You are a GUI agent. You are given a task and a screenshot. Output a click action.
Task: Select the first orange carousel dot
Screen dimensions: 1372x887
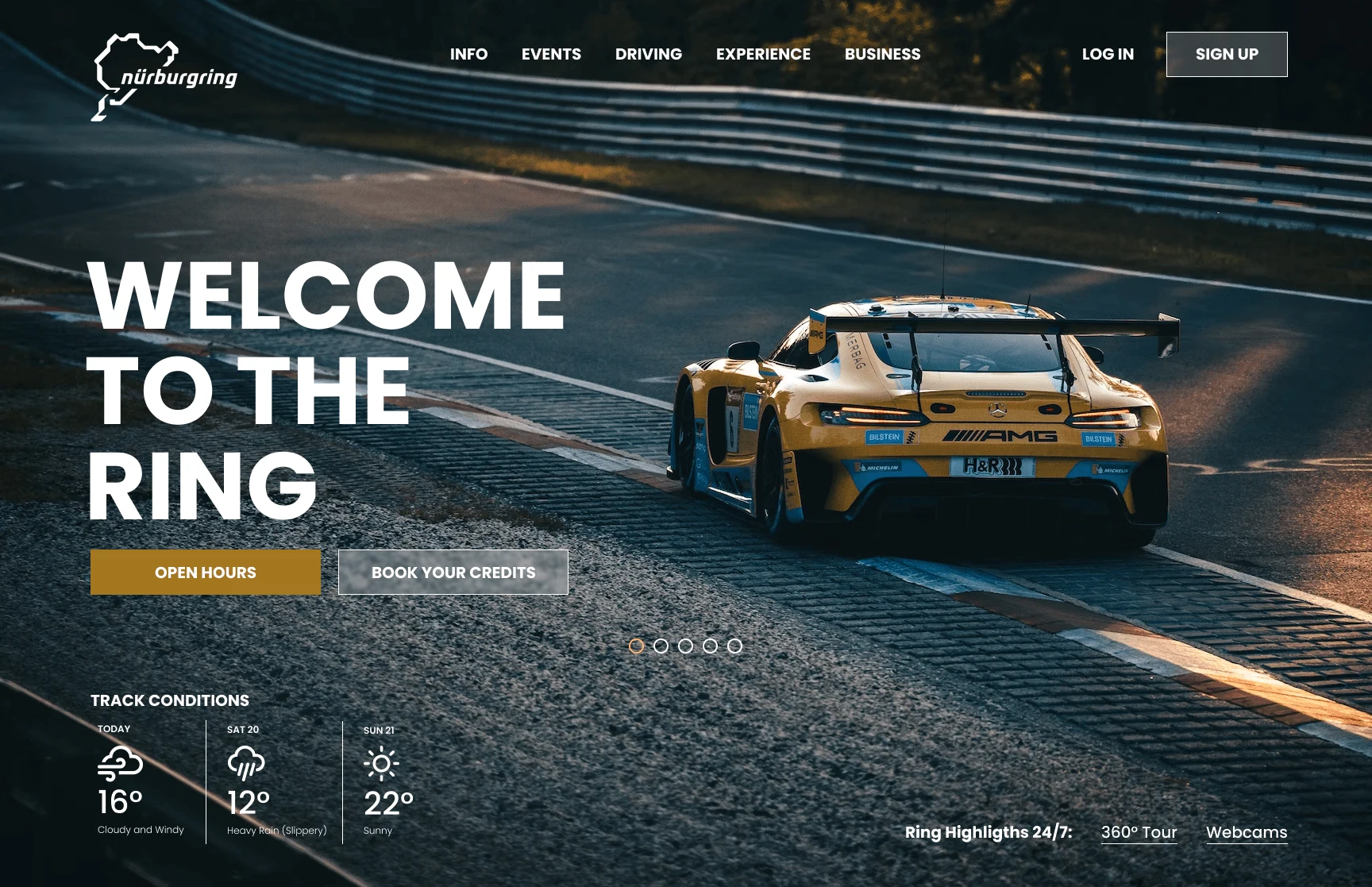[x=636, y=646]
